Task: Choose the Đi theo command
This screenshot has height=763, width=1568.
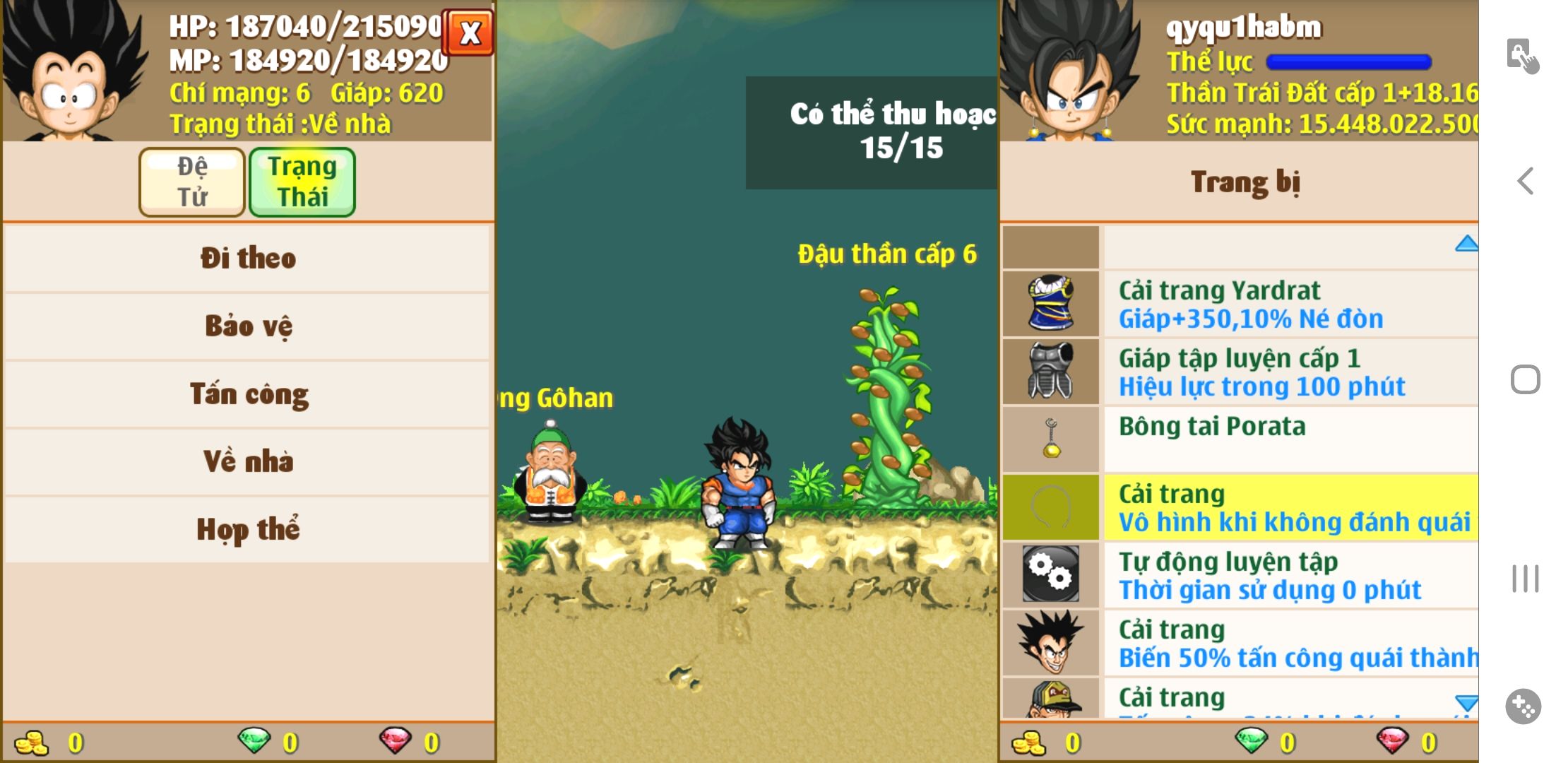Action: [x=247, y=258]
